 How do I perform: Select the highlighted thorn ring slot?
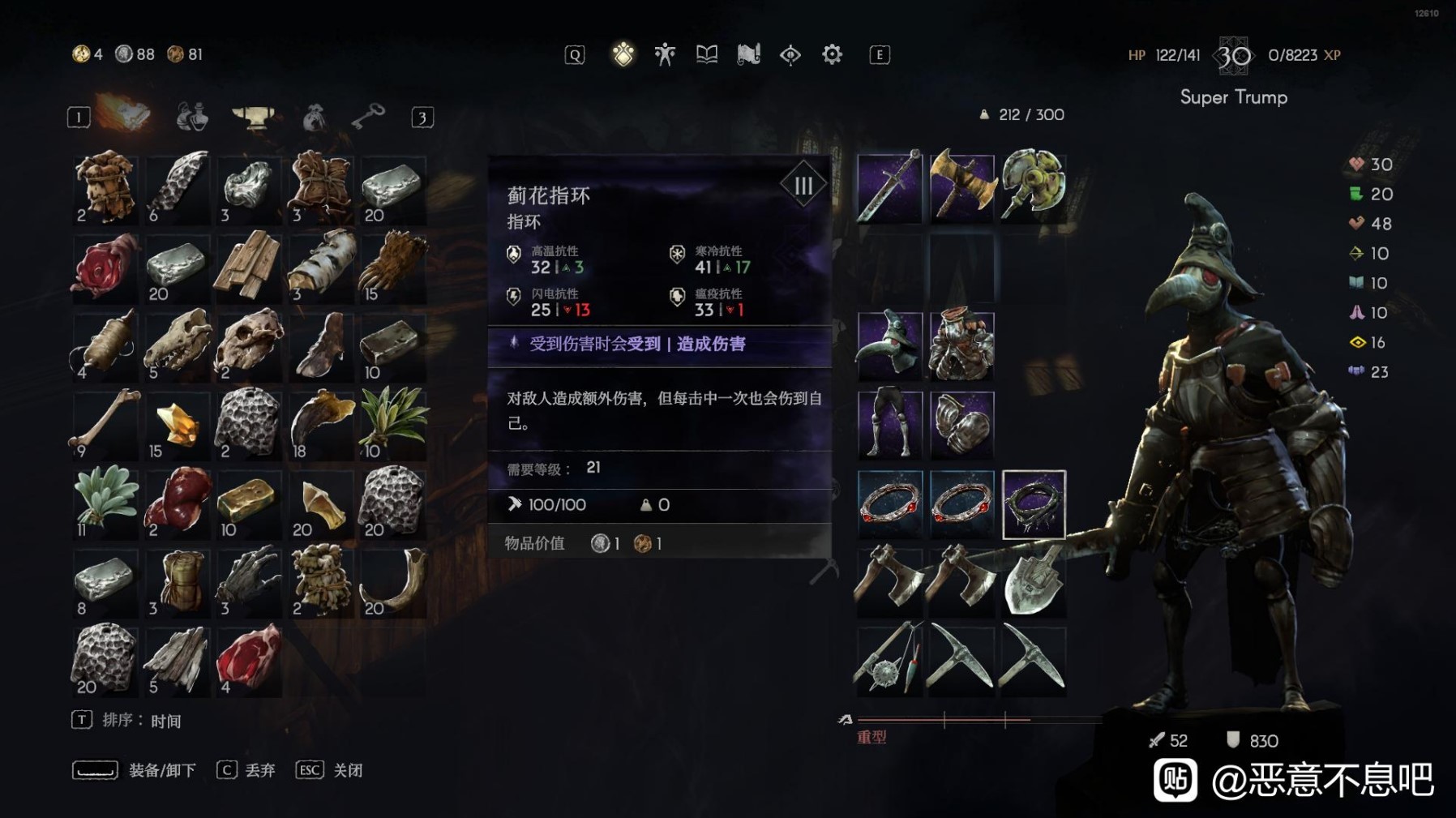coord(1033,503)
